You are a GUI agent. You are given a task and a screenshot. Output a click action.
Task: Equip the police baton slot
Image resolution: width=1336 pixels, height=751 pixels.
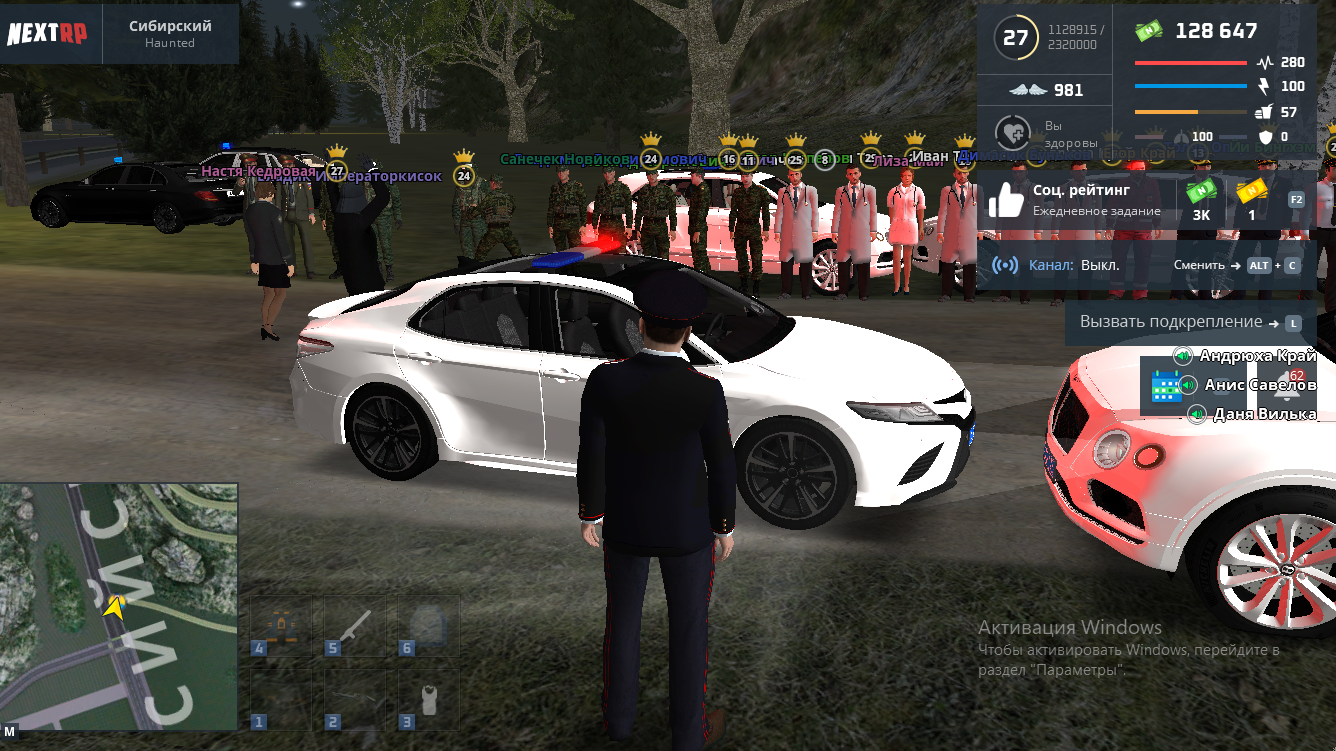355,625
